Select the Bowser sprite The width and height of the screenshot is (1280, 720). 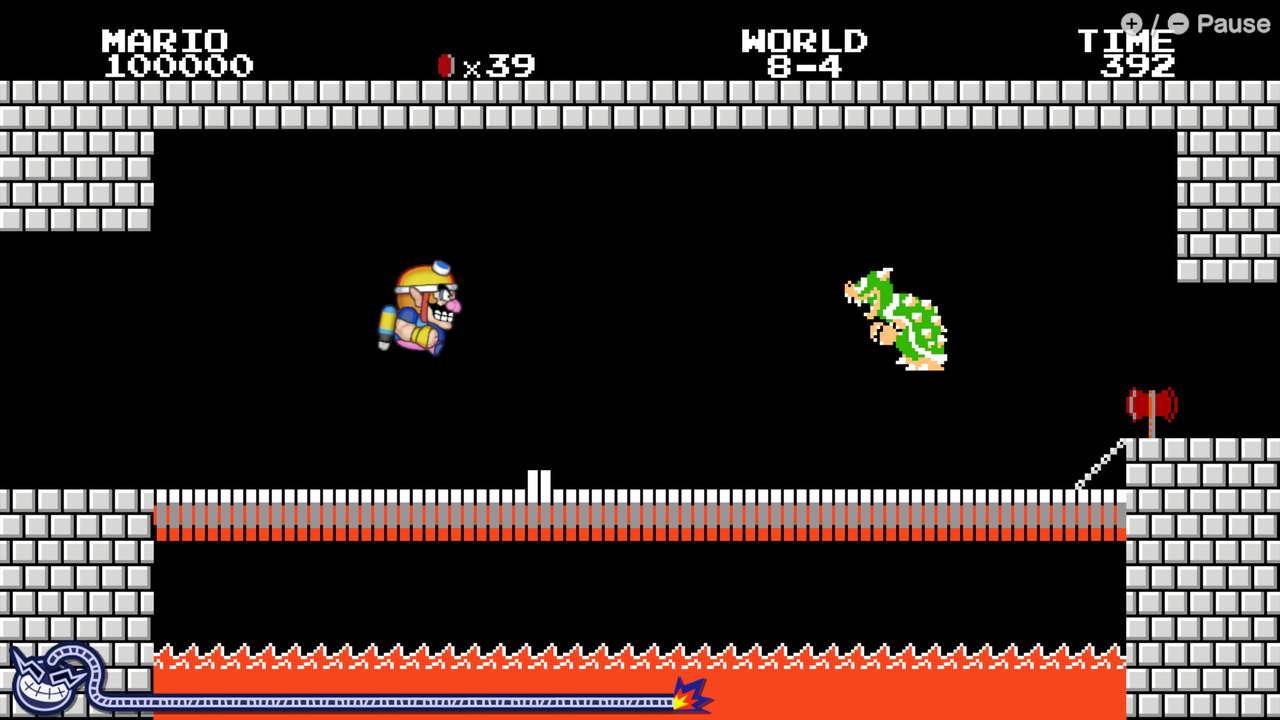tap(893, 320)
